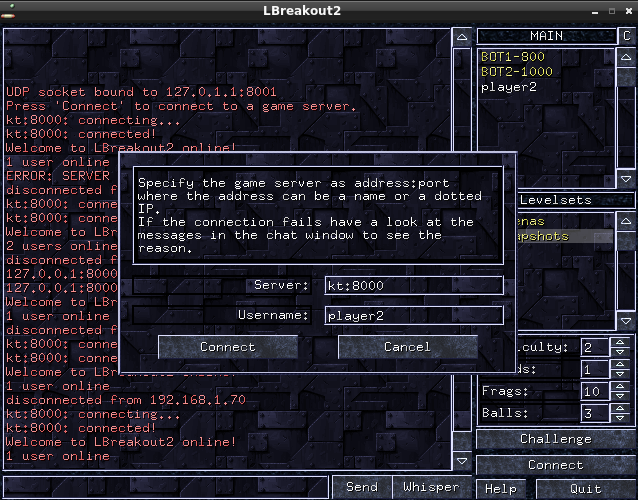Image resolution: width=638 pixels, height=500 pixels.
Task: Send a Challenge to the selected user
Action: (555, 439)
